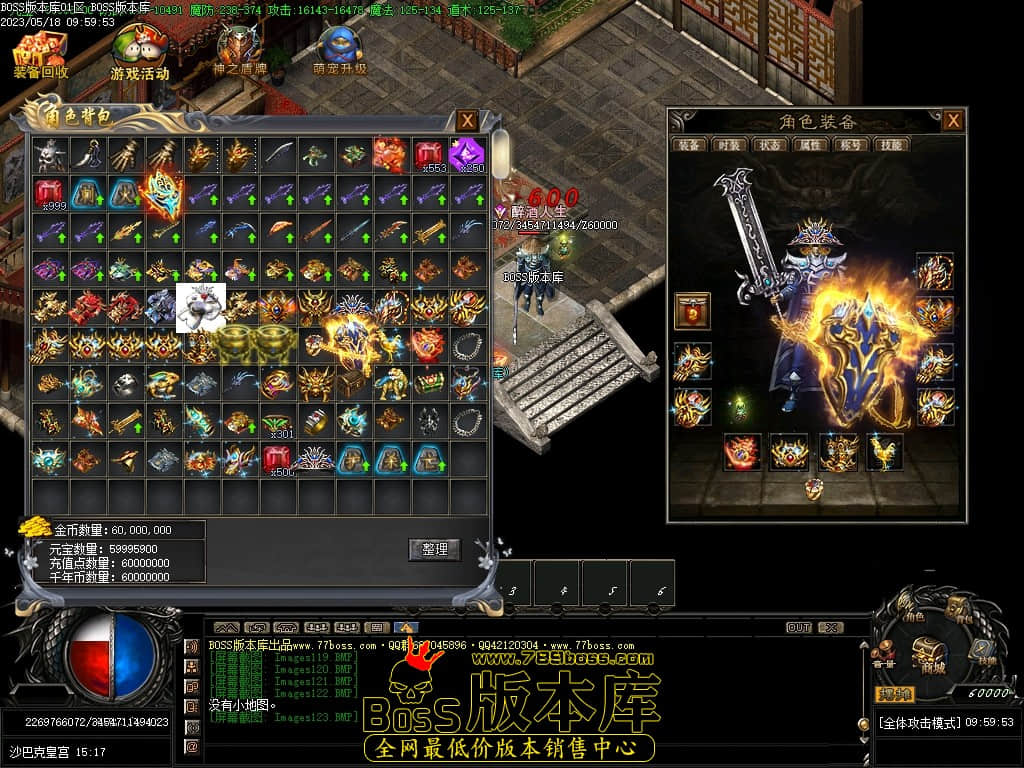Viewport: 1024px width, 768px height.
Task: Switch to the 属性 attributes tab
Action: (809, 145)
